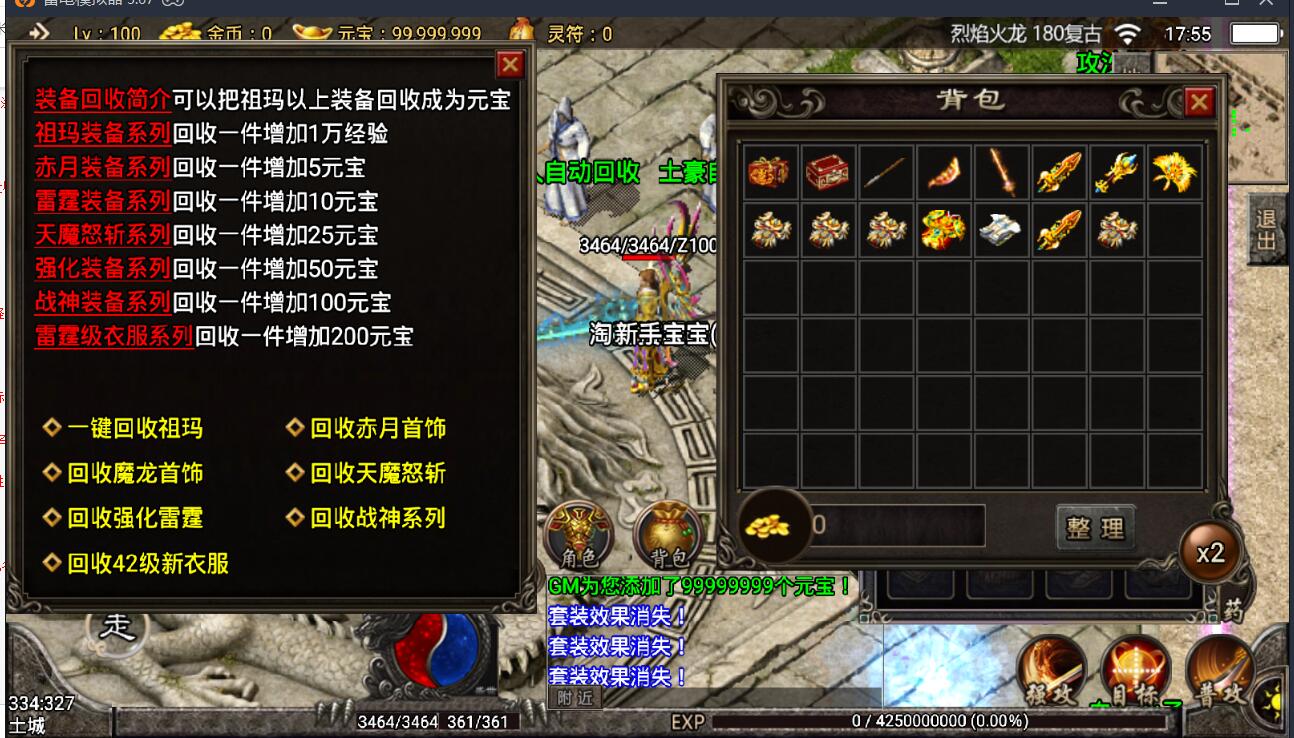Toggle the x2 speed button
The width and height of the screenshot is (1294, 738).
(x=1210, y=553)
